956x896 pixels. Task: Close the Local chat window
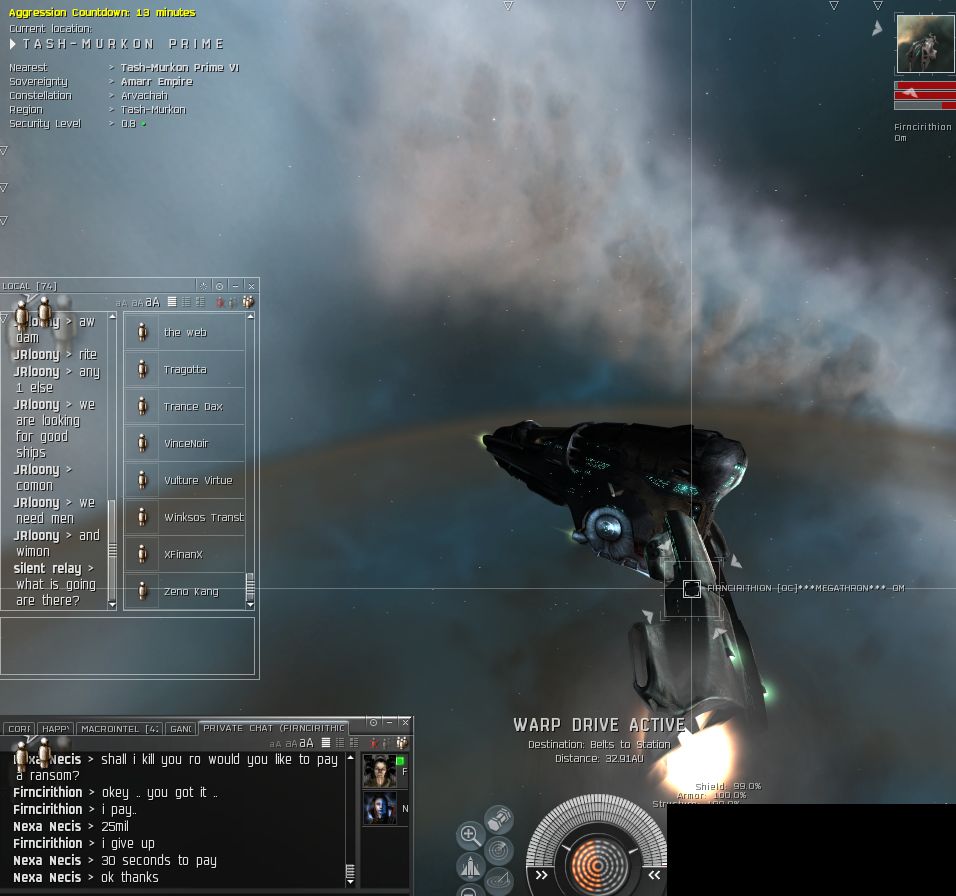(251, 286)
